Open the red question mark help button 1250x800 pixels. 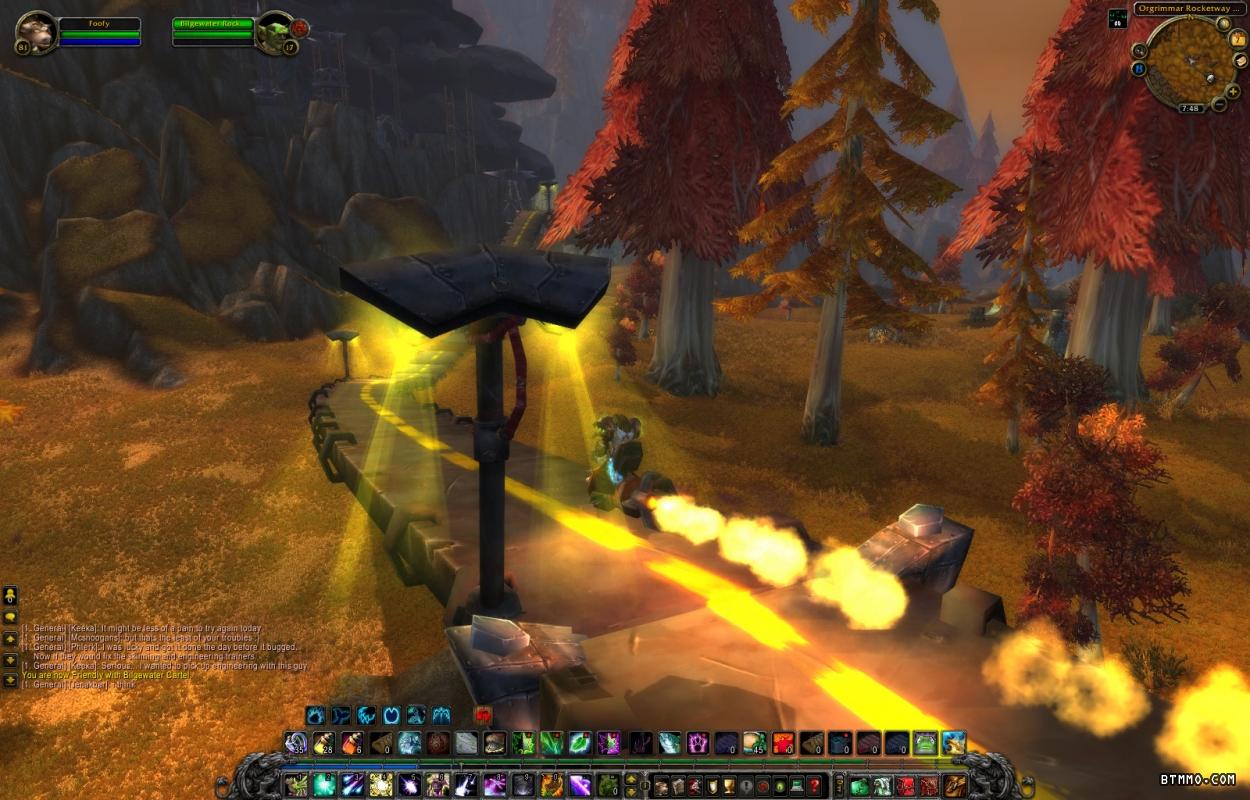pos(815,785)
